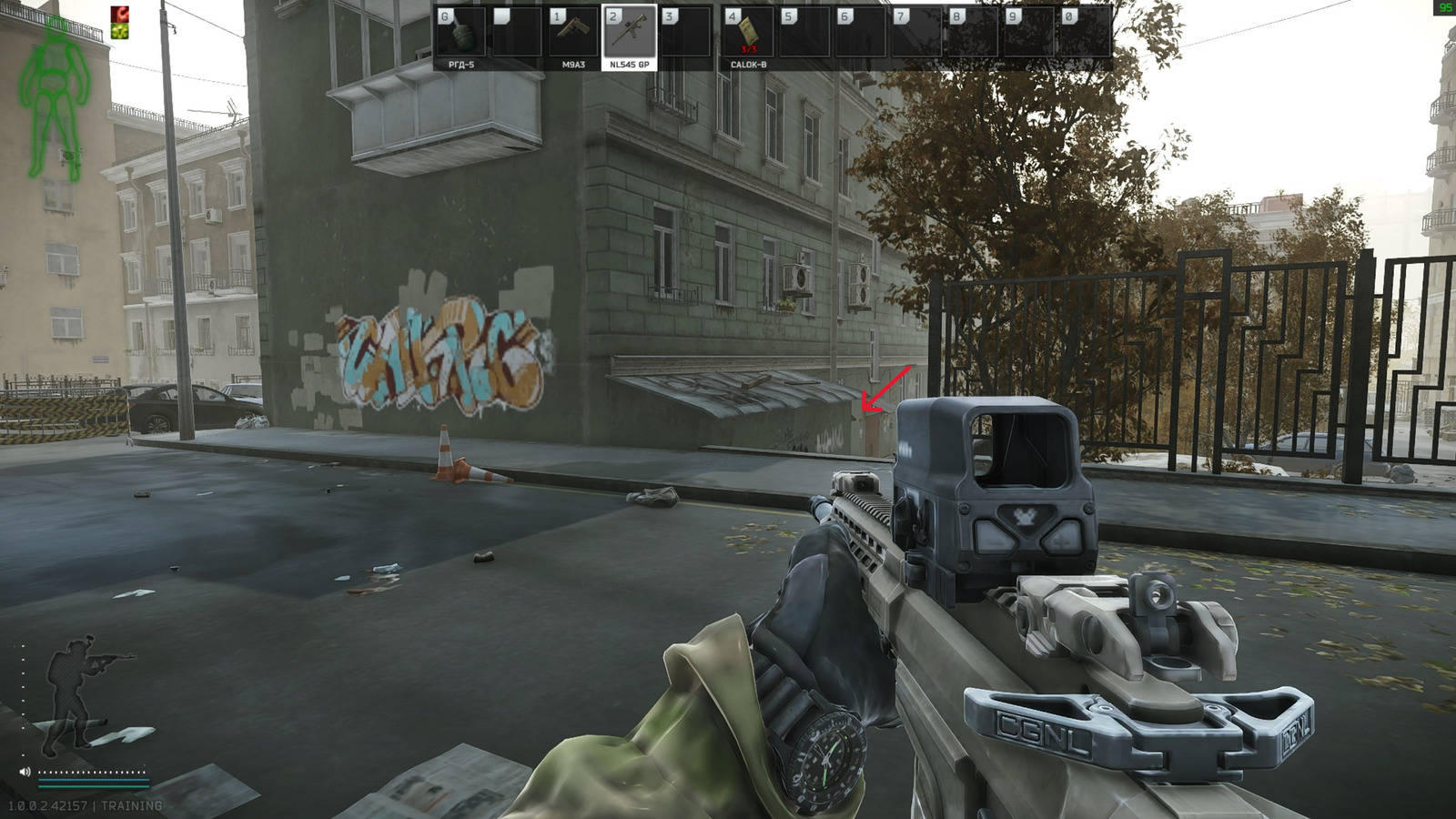Click the dotted noise level meter
Screen dimensions: 1456x819
(89, 772)
